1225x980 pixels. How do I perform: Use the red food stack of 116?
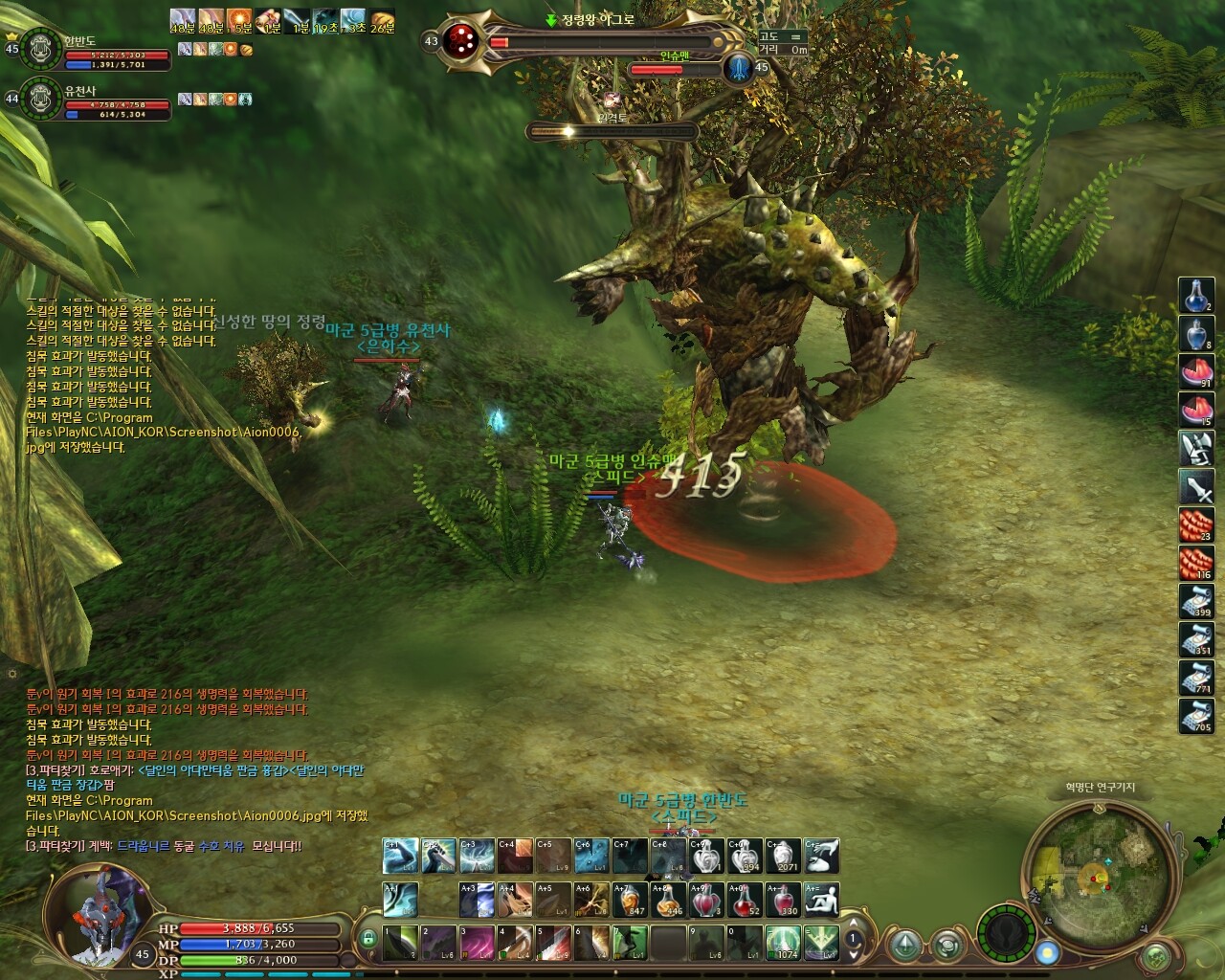[x=1196, y=565]
